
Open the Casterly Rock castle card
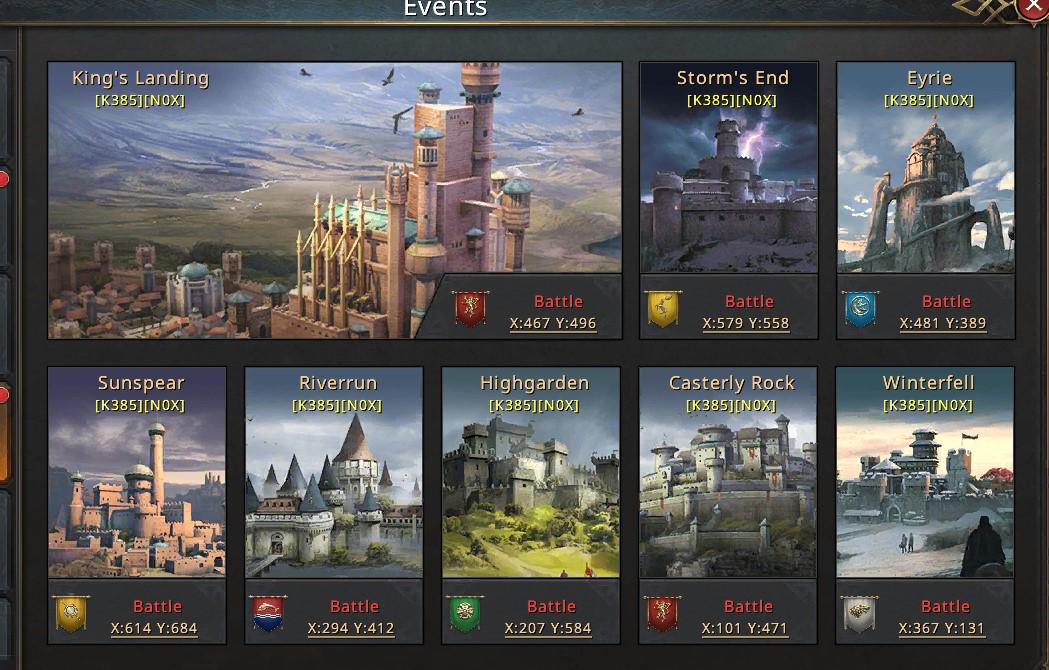[728, 480]
